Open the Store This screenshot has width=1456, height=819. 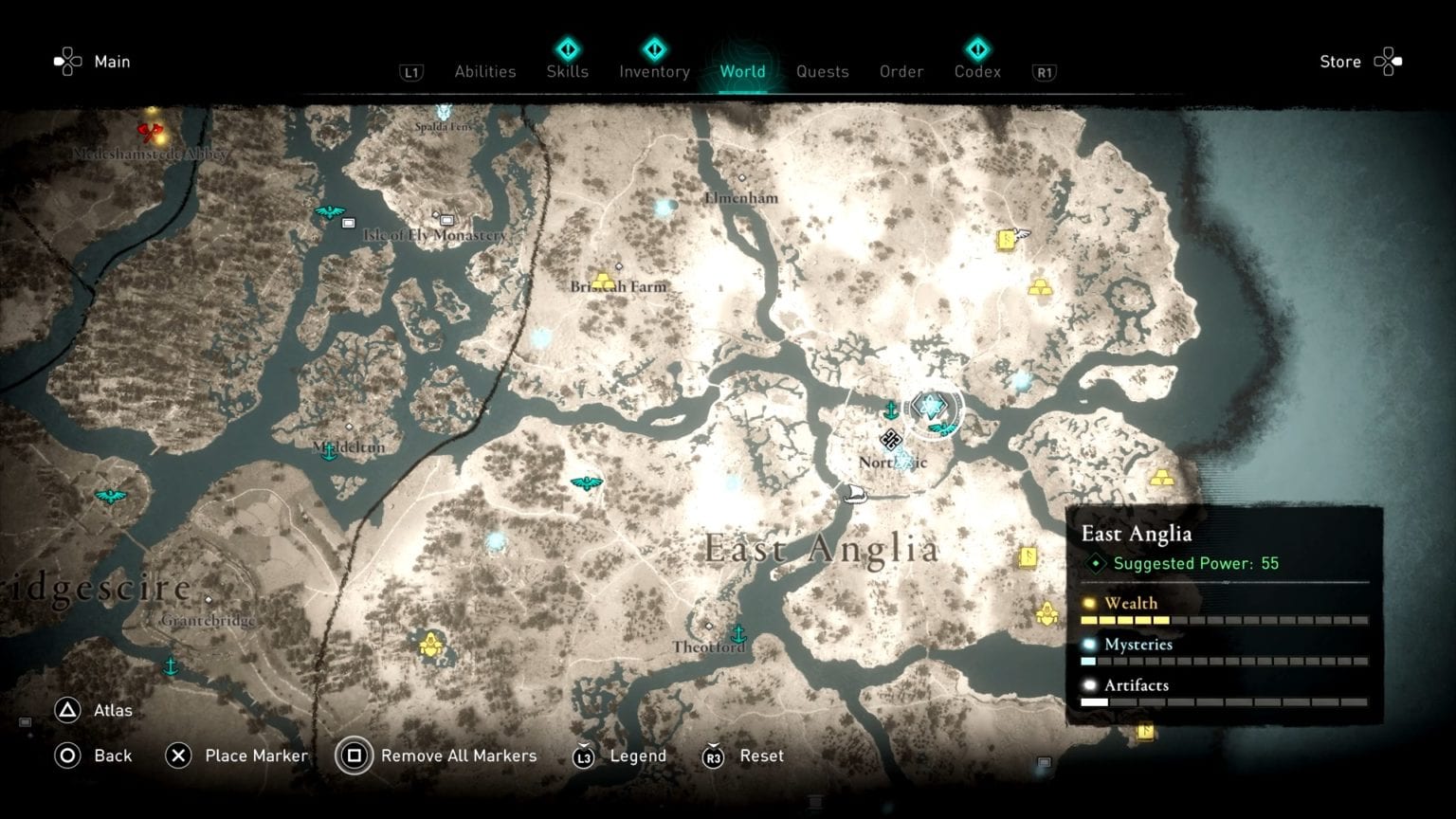[1339, 62]
